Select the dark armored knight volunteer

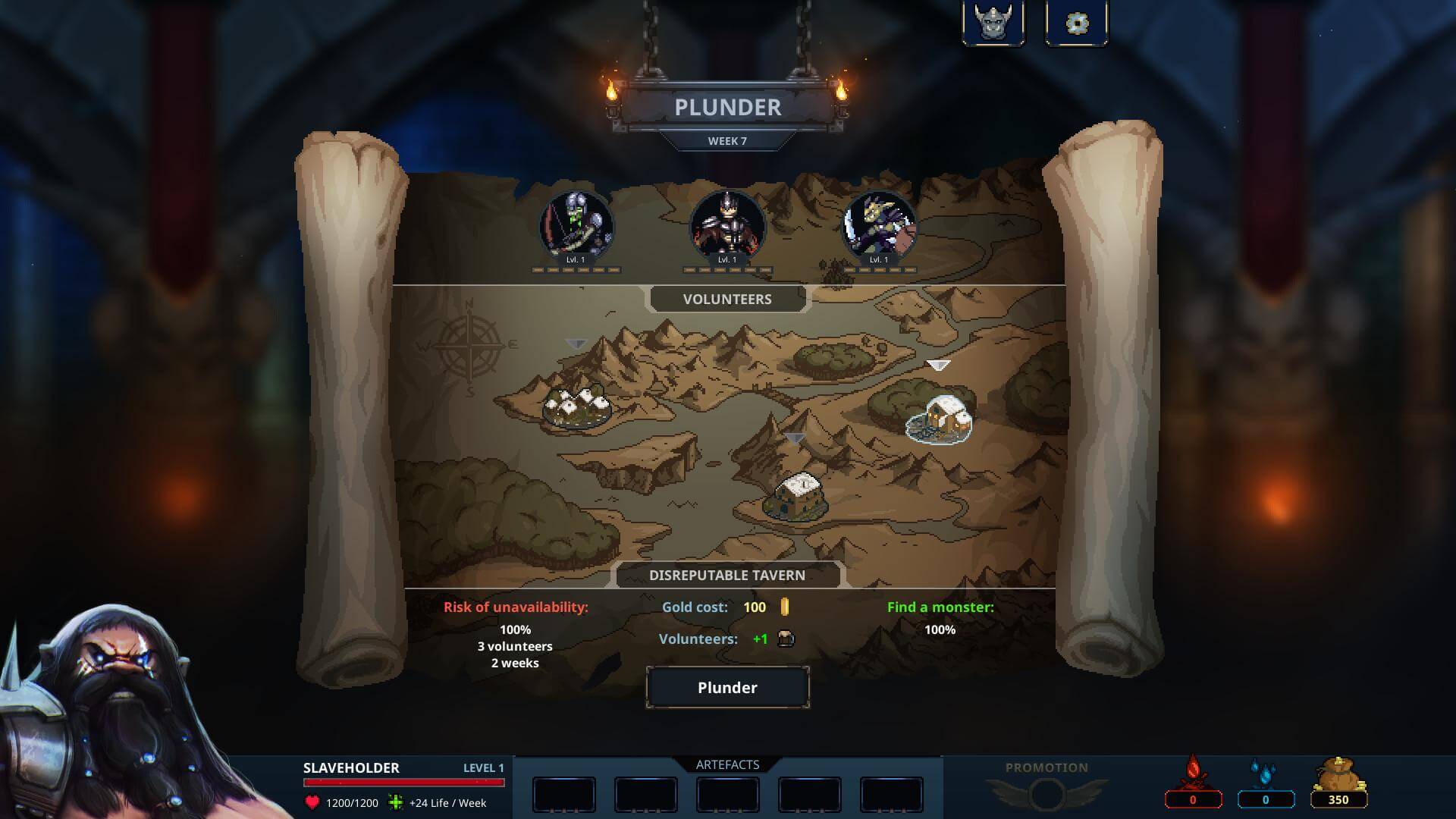727,225
